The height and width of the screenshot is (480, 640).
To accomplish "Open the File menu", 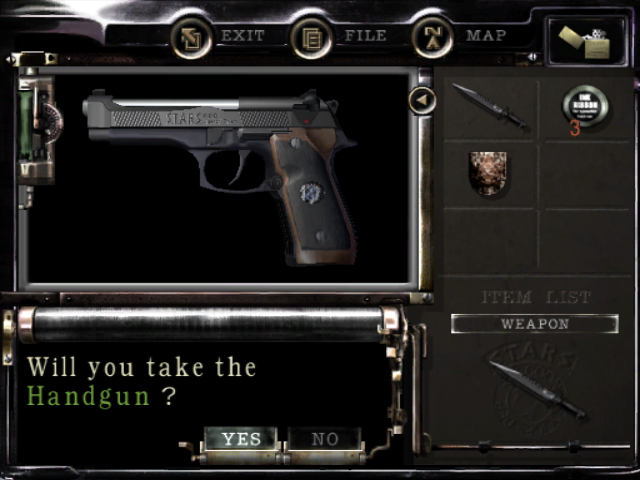I will (x=340, y=37).
